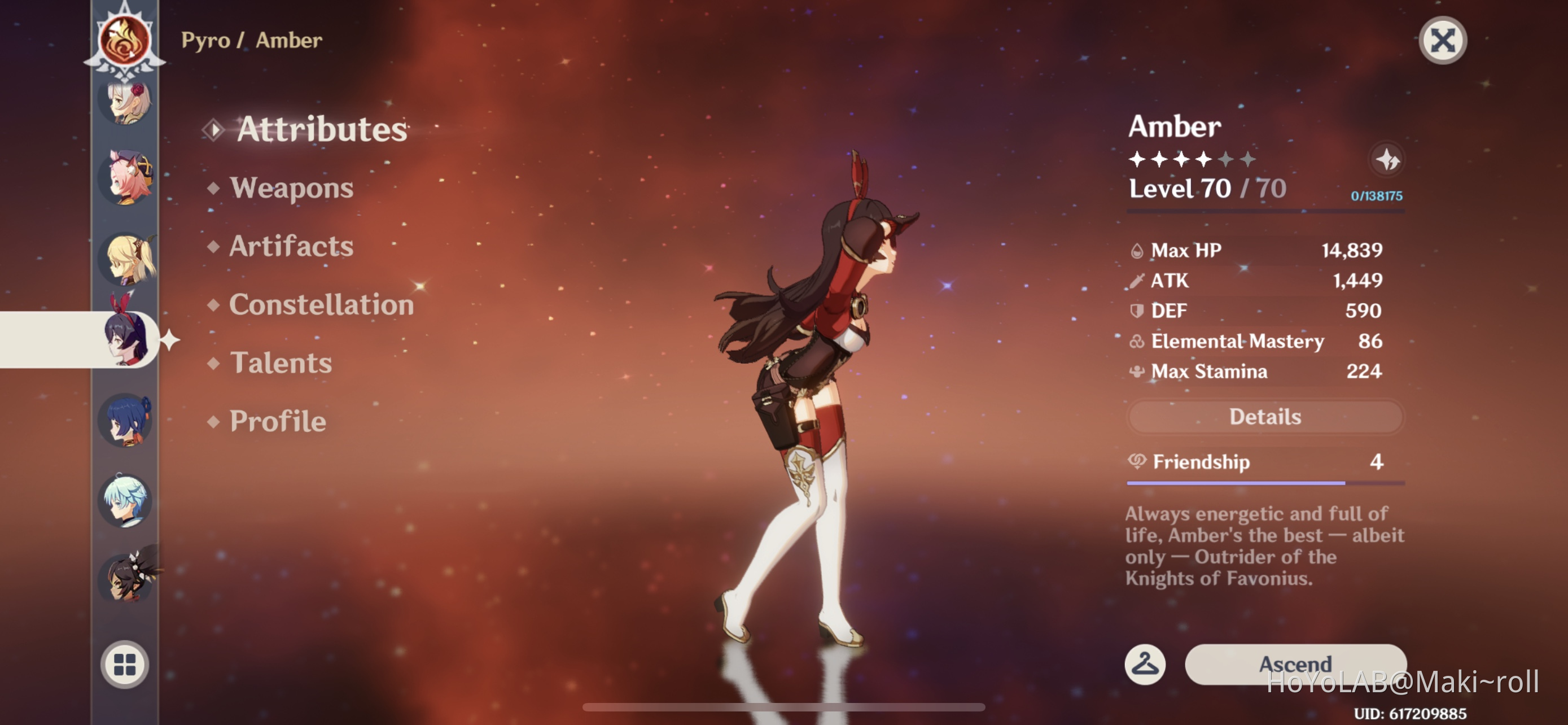Switch to the Weapons tab
This screenshot has height=725, width=1568.
coord(291,188)
